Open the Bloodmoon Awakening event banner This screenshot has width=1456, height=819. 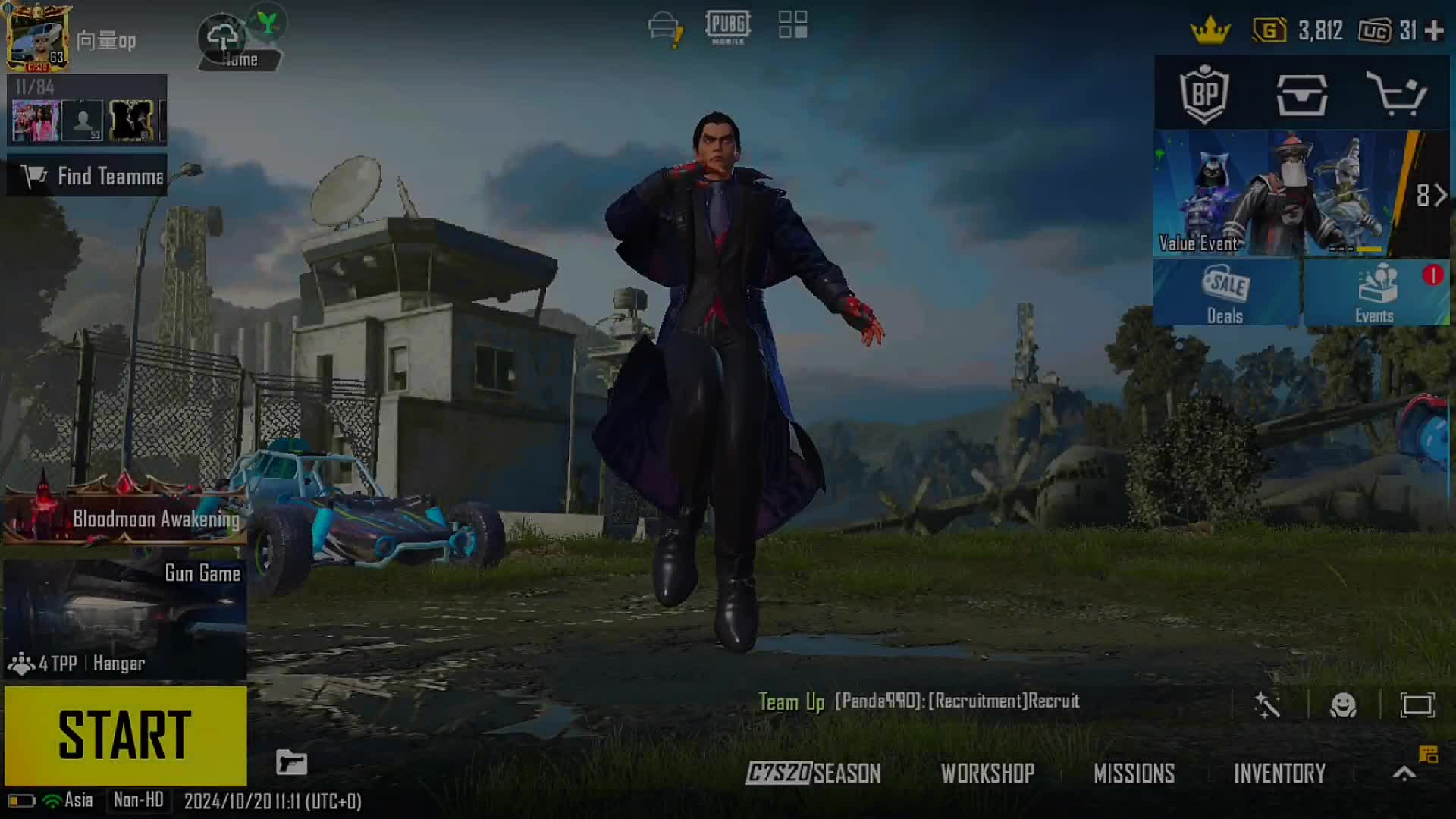pos(125,517)
